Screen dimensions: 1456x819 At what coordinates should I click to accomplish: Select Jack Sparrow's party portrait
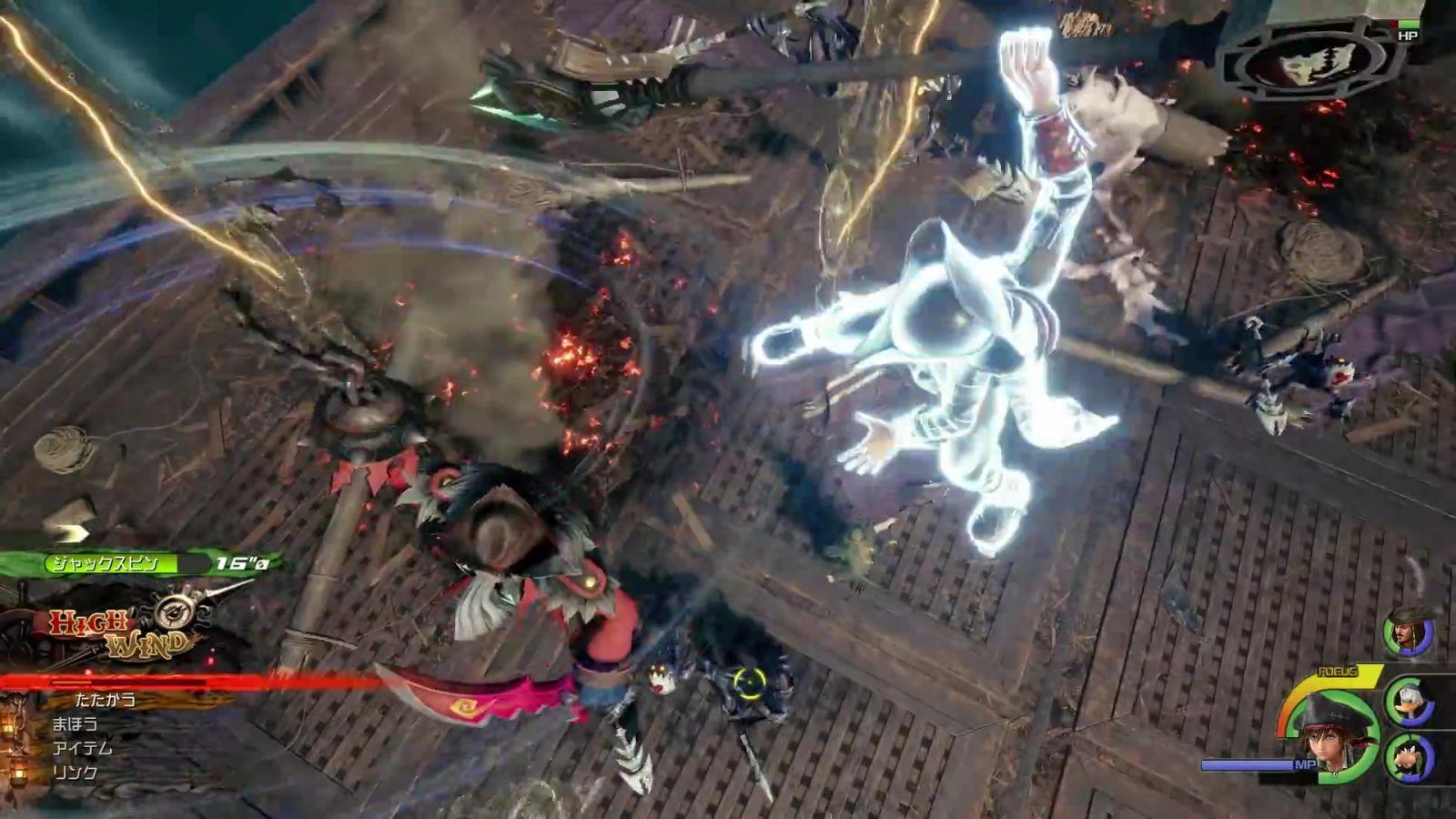point(1408,632)
